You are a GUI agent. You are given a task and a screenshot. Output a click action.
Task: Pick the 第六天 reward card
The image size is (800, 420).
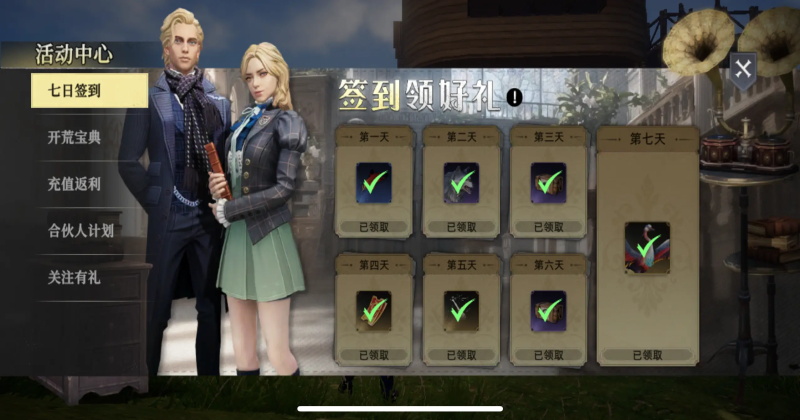point(548,308)
